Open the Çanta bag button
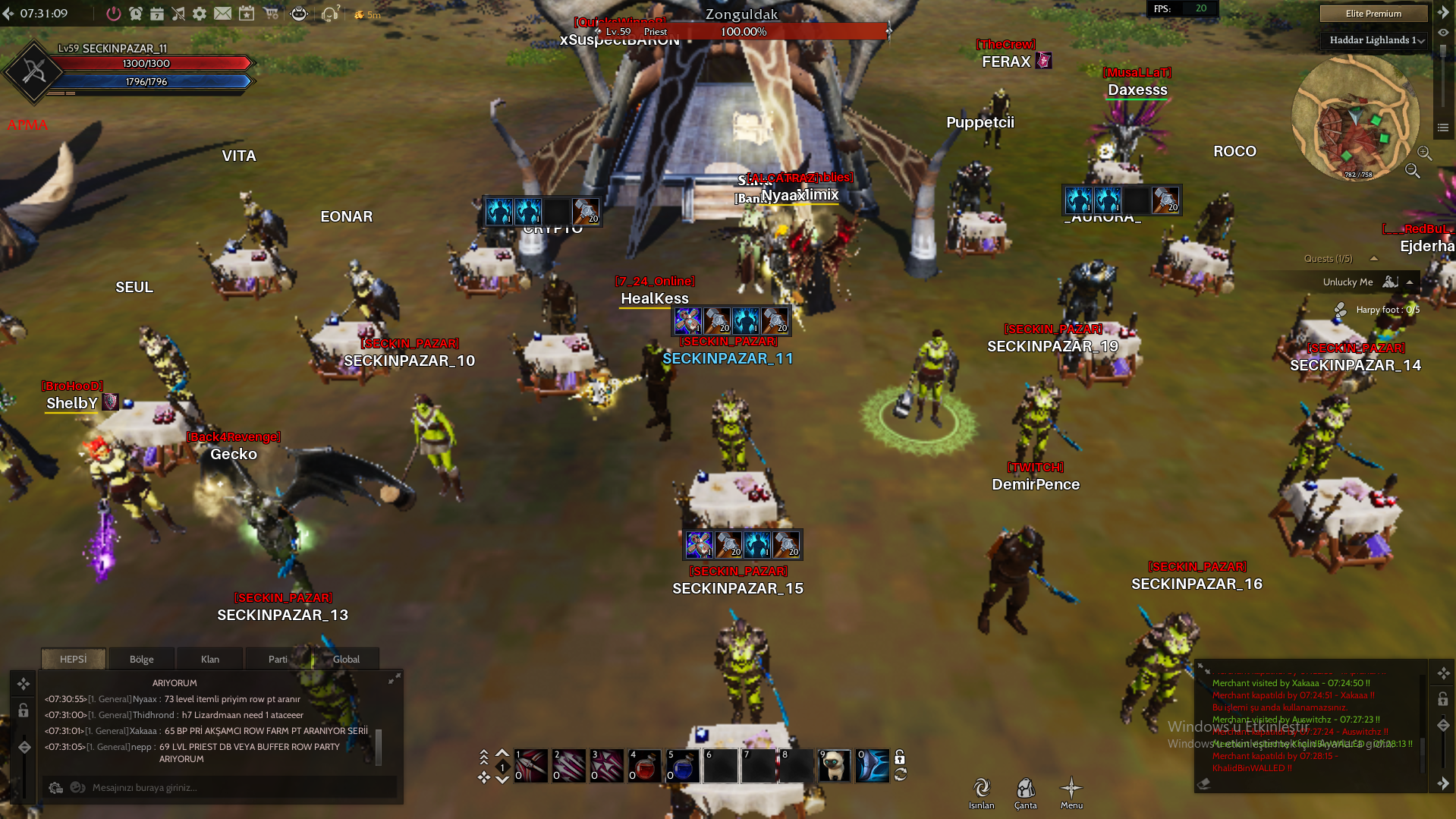1456x819 pixels. pos(1025,792)
